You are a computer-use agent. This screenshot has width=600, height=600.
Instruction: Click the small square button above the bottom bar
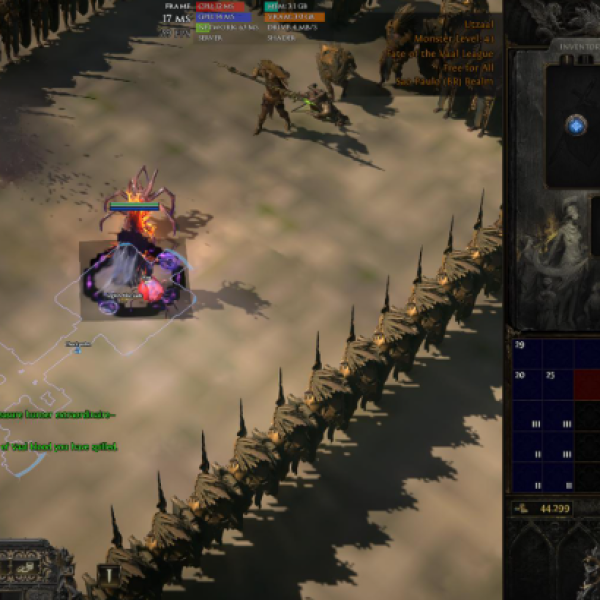(x=108, y=574)
